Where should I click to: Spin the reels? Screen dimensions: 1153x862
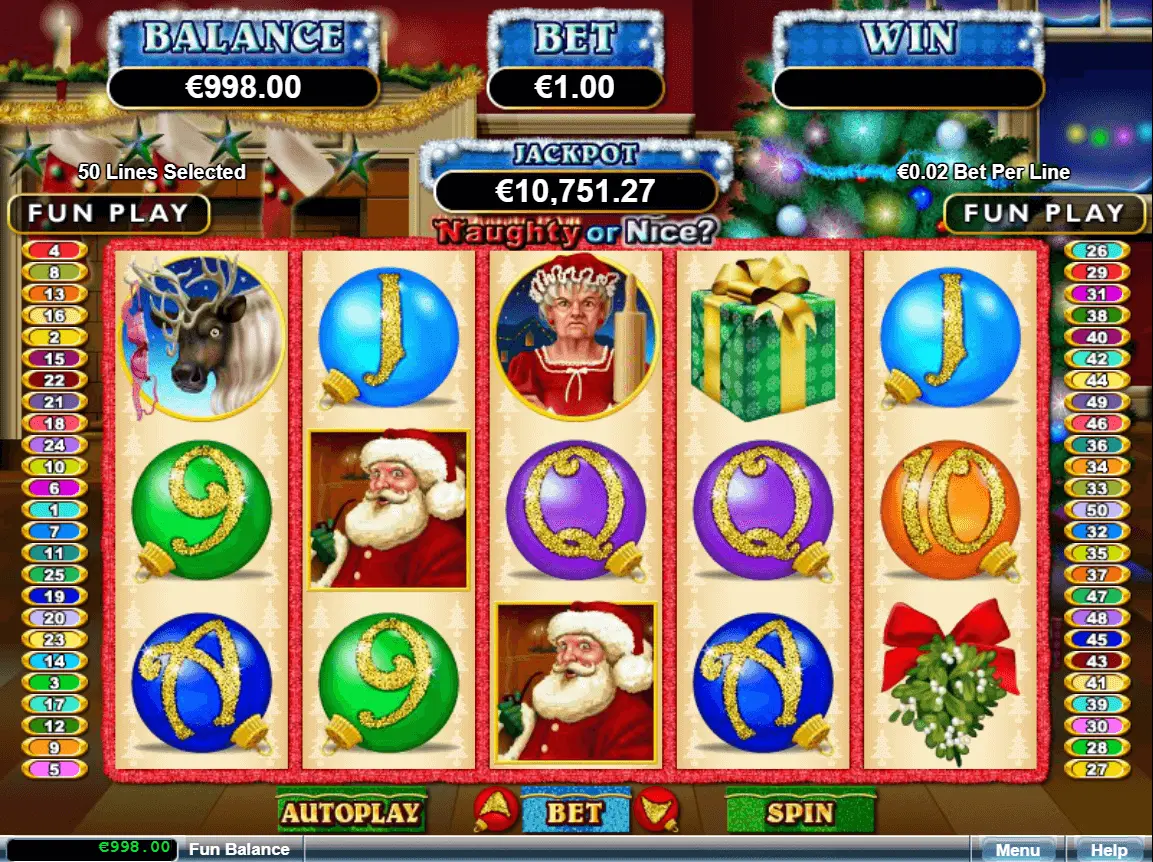point(799,812)
